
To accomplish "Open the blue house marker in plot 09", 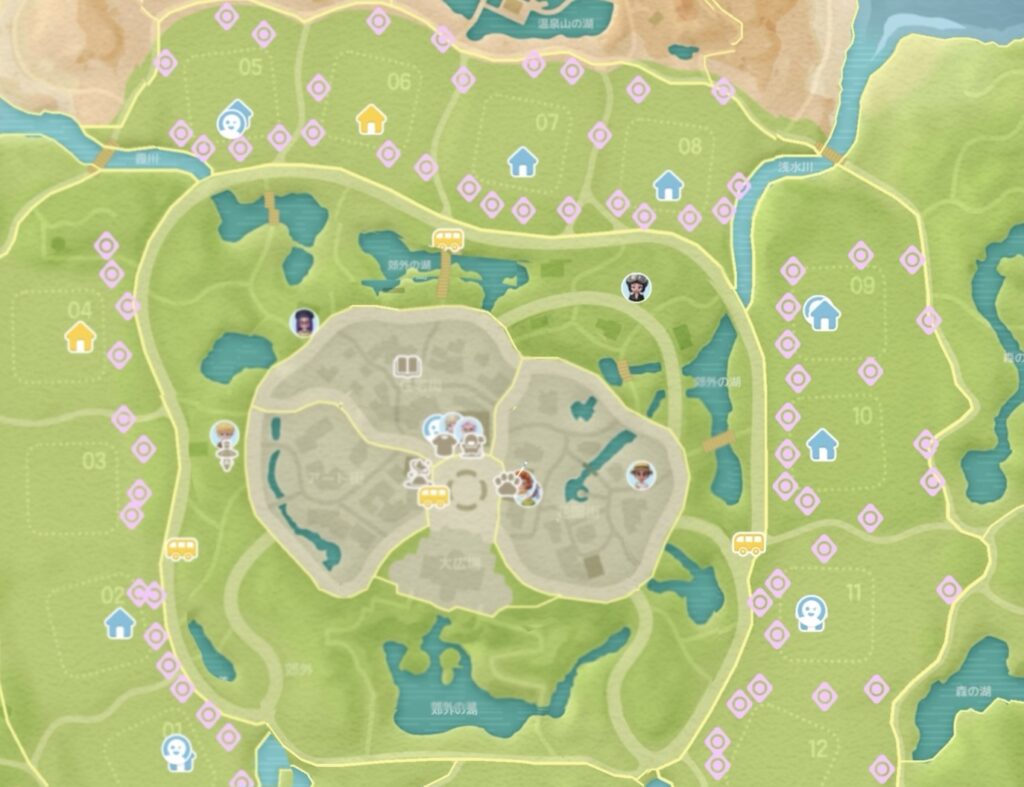I will point(823,314).
